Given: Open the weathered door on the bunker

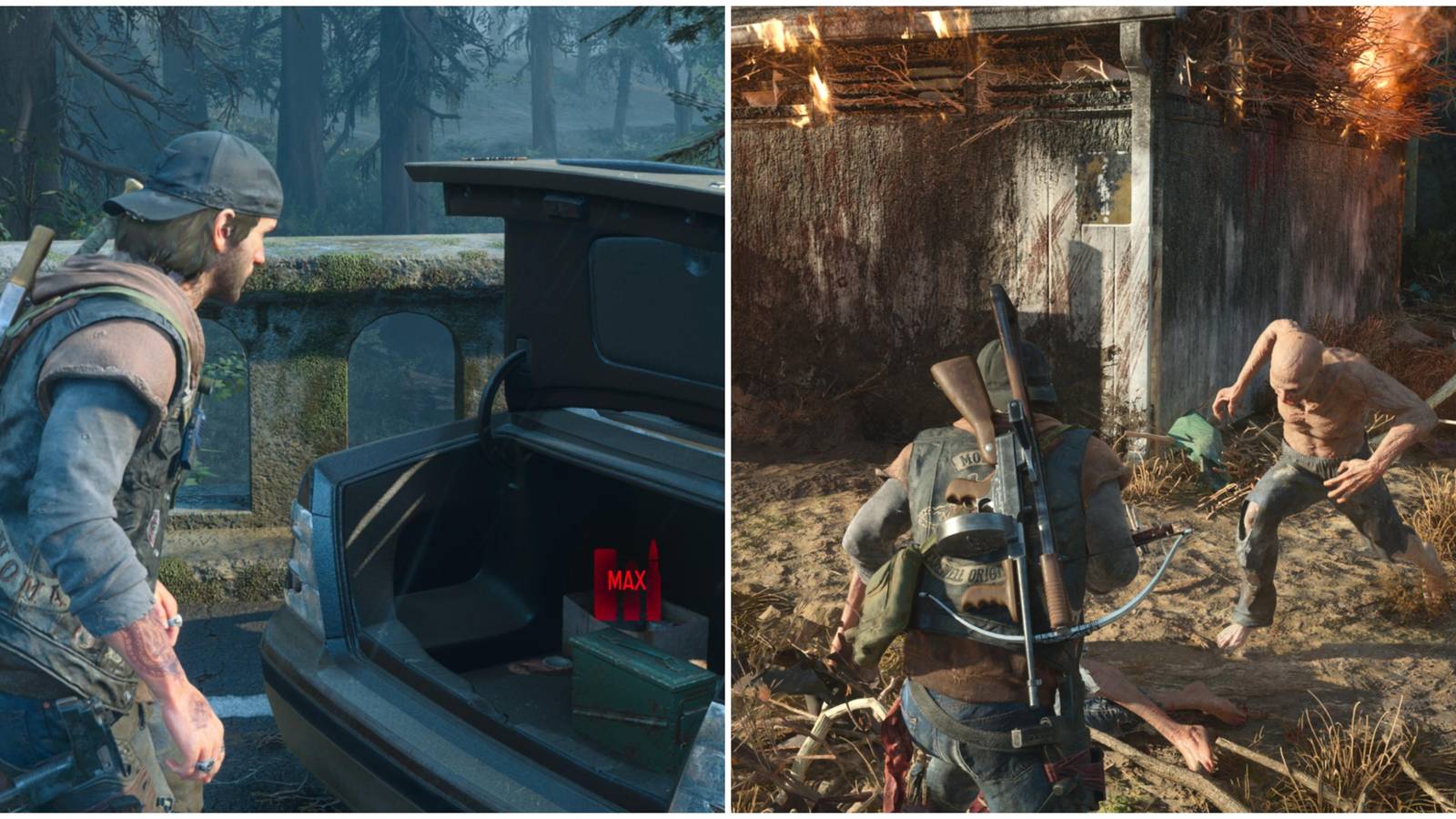Looking at the screenshot, I should [x=1106, y=300].
